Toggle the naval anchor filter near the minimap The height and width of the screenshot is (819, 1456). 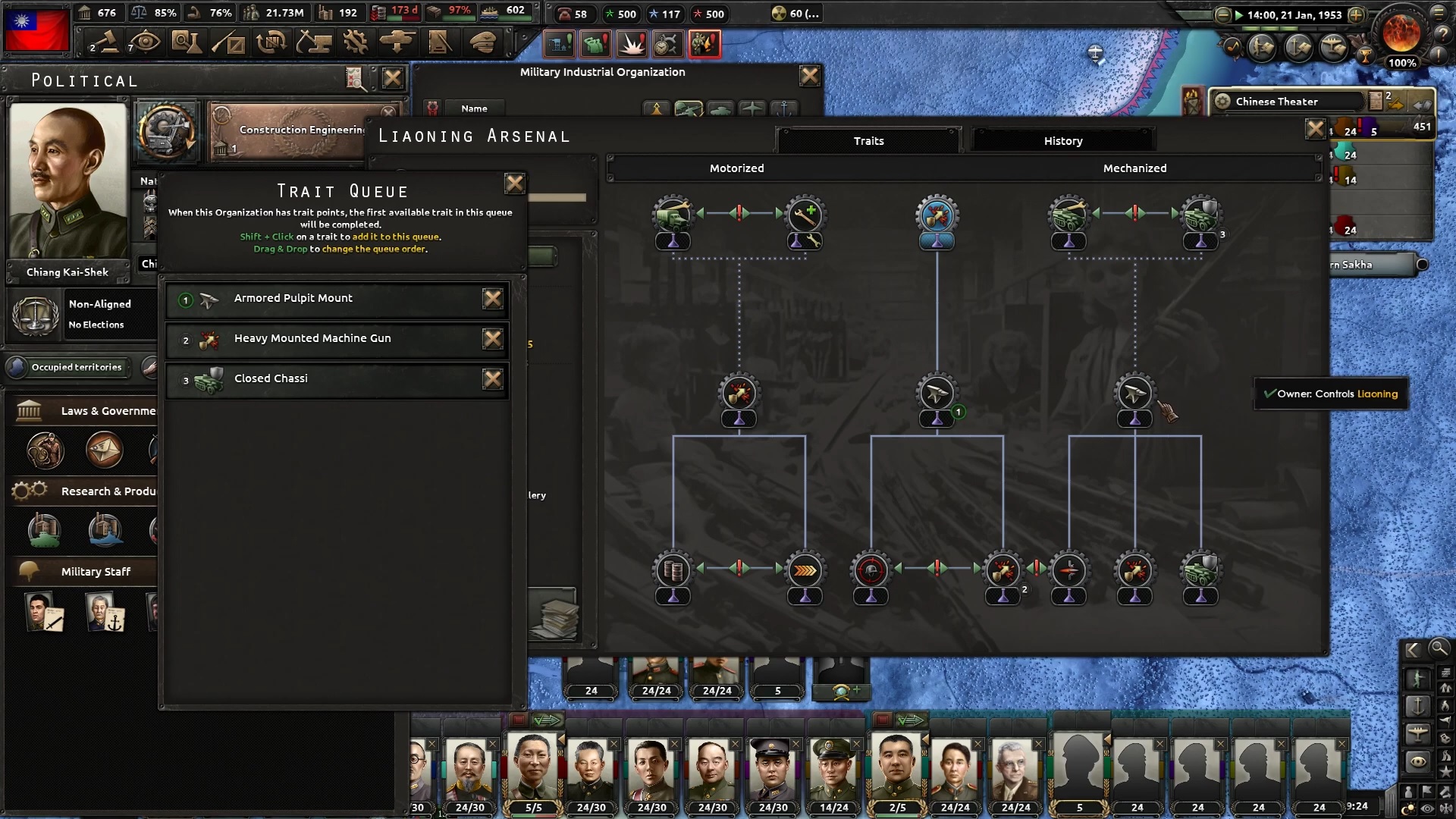(1419, 705)
